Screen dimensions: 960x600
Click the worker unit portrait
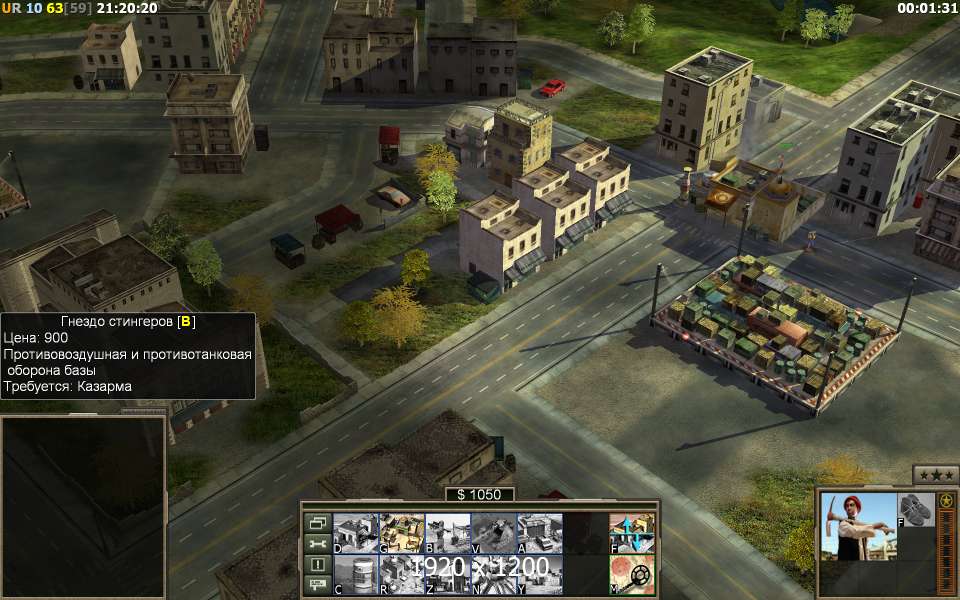[857, 526]
